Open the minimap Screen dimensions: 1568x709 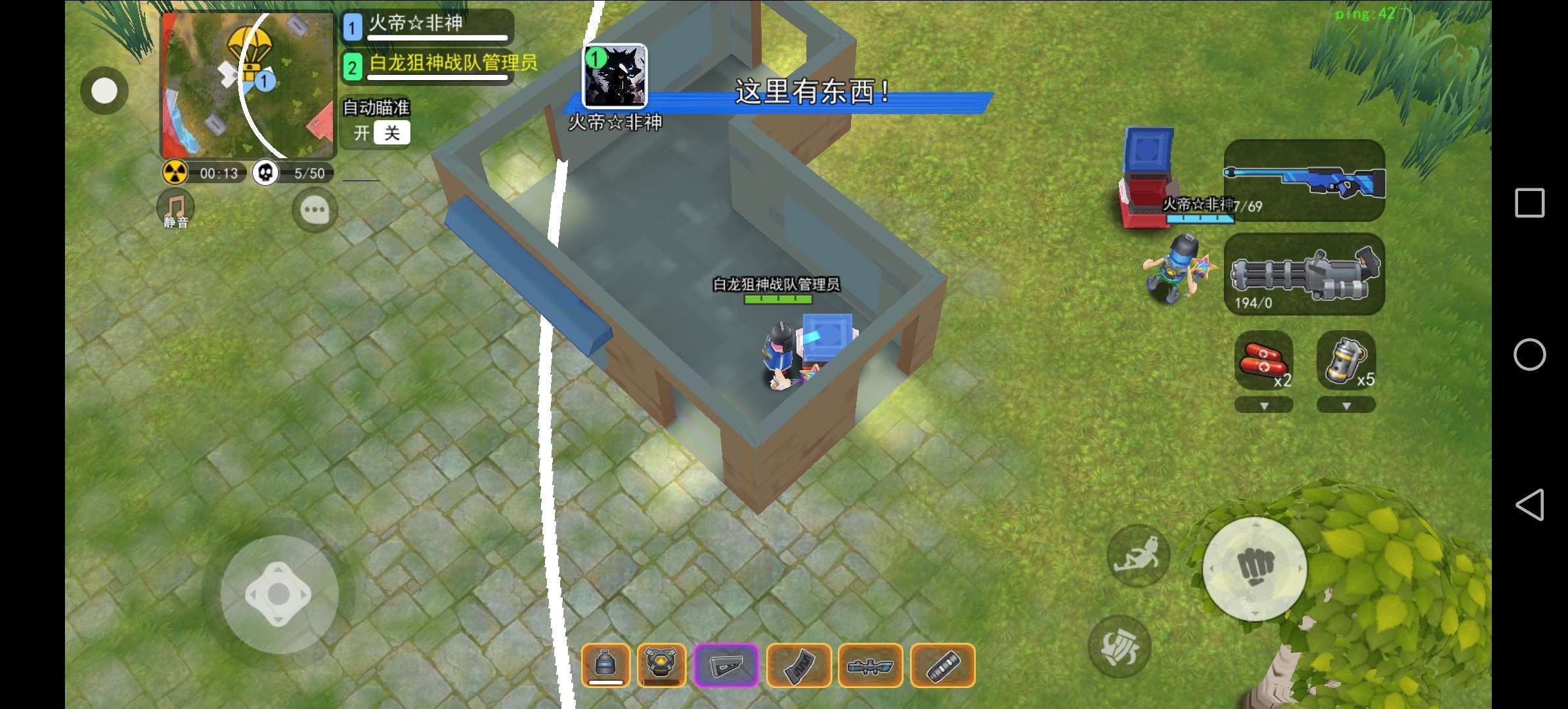click(248, 85)
